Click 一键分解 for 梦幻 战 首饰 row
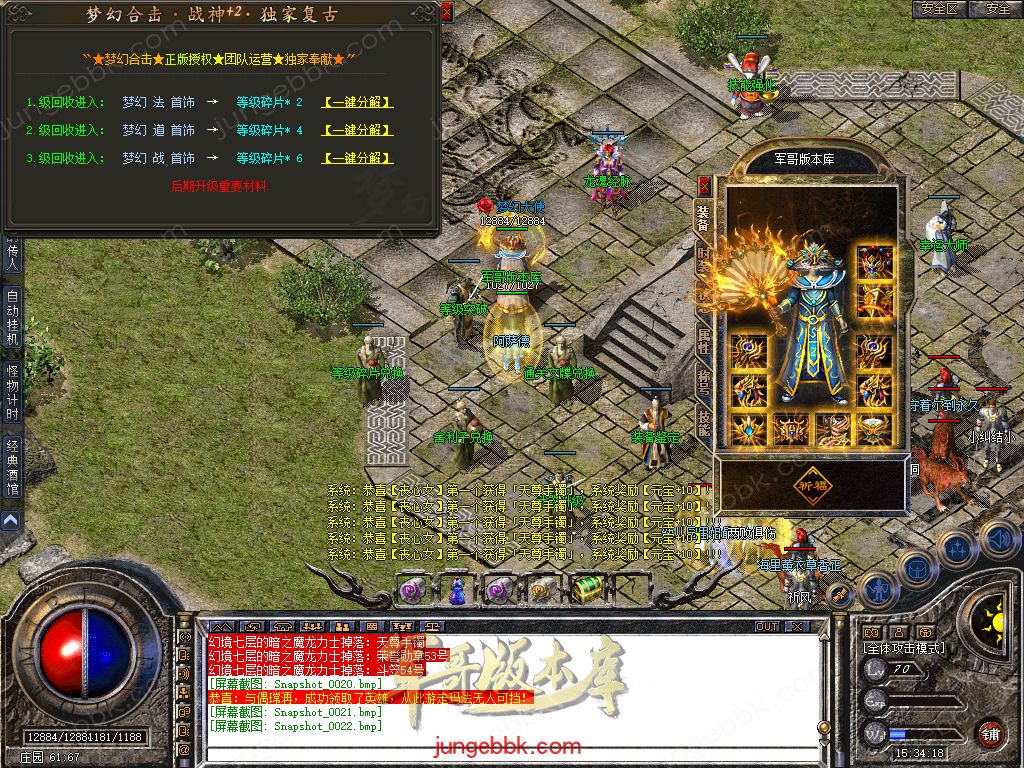1024x768 pixels. [357, 158]
